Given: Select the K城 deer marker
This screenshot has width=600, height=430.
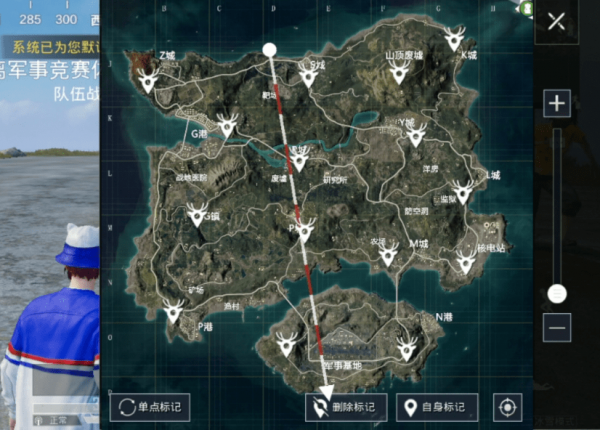Looking at the screenshot, I should point(454,41).
